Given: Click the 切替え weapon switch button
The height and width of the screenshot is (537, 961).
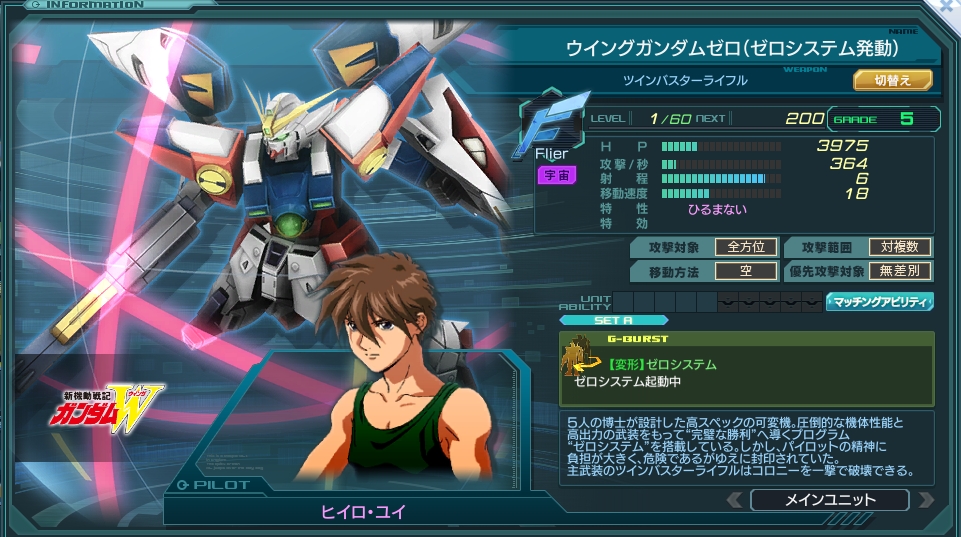Looking at the screenshot, I should tap(892, 80).
